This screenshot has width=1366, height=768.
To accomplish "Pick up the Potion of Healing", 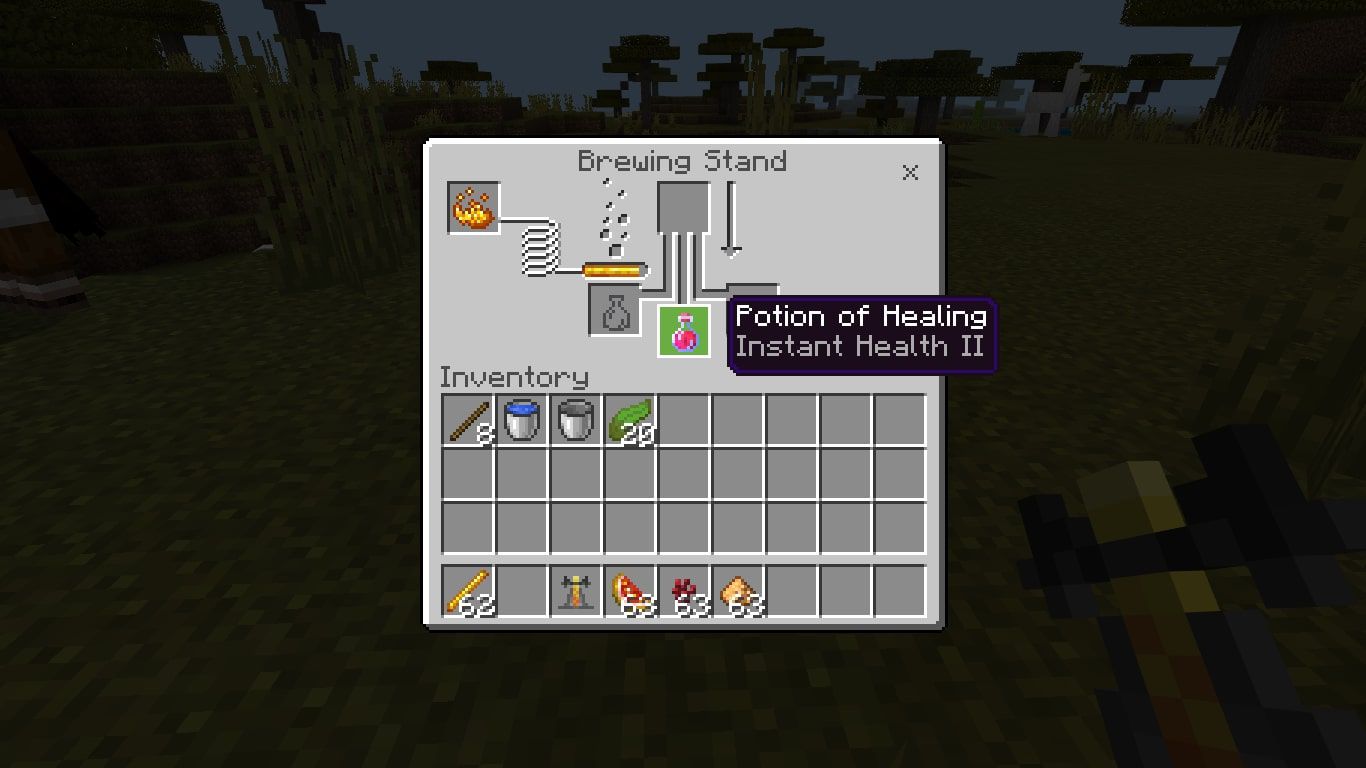I will tap(684, 332).
